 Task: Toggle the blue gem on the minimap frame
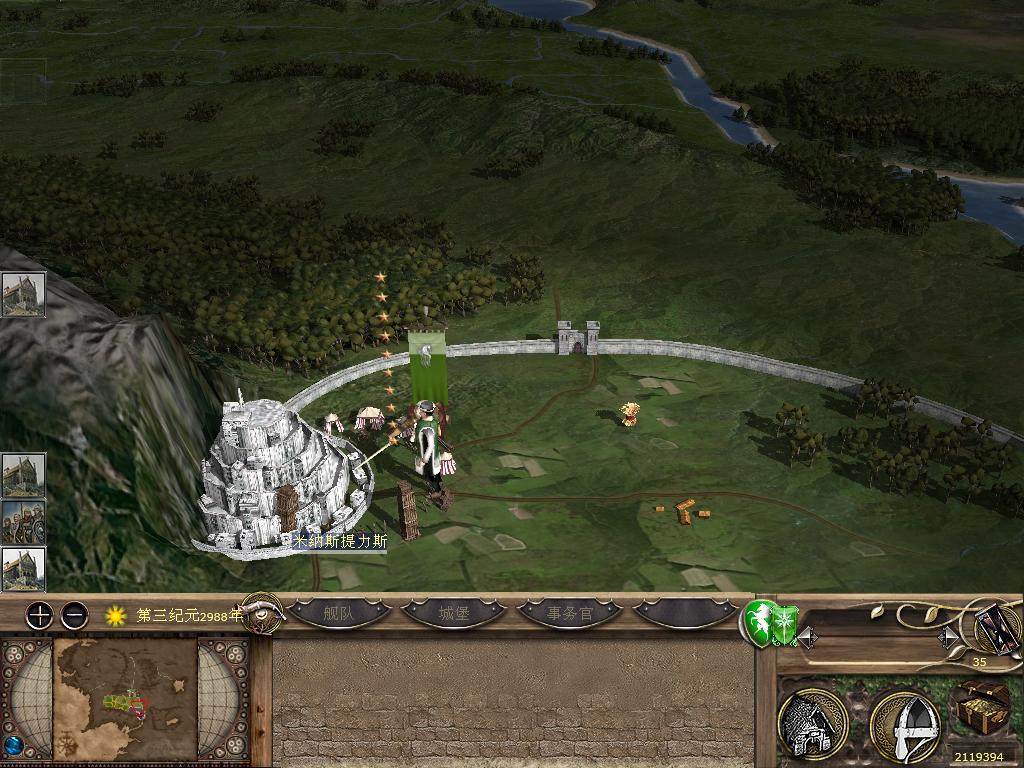point(14,745)
